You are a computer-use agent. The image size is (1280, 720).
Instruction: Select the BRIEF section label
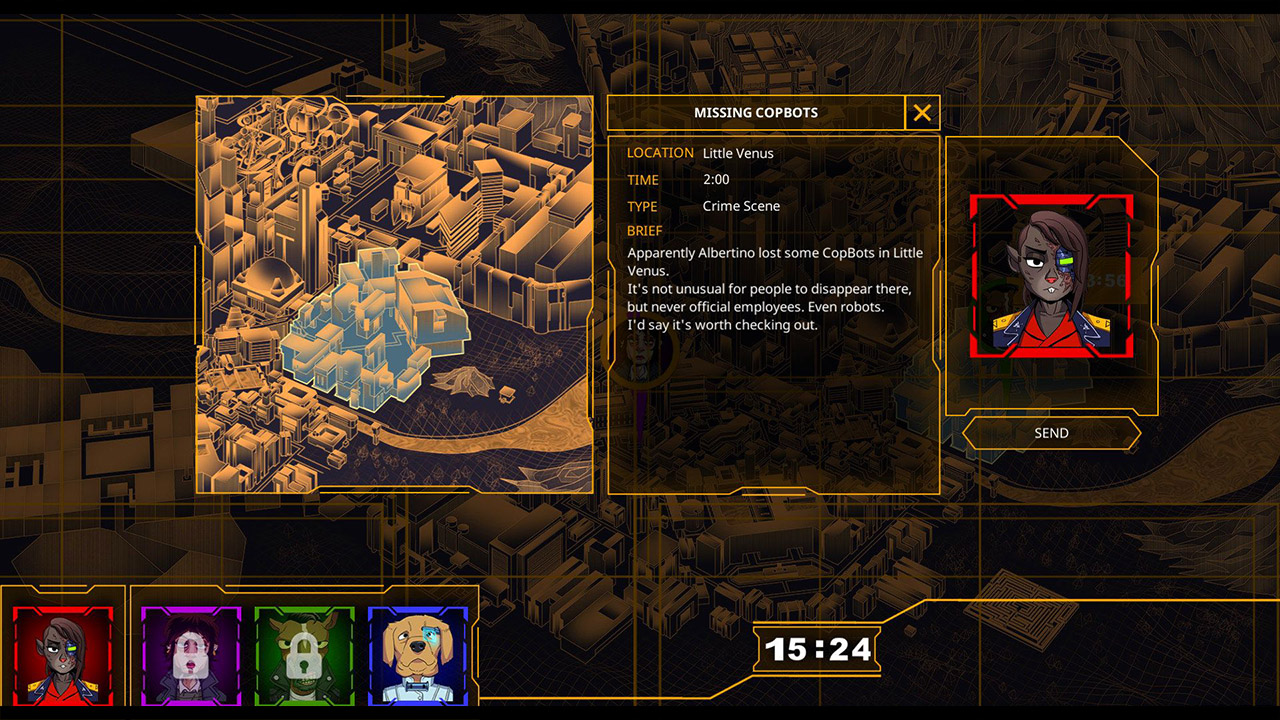644,230
